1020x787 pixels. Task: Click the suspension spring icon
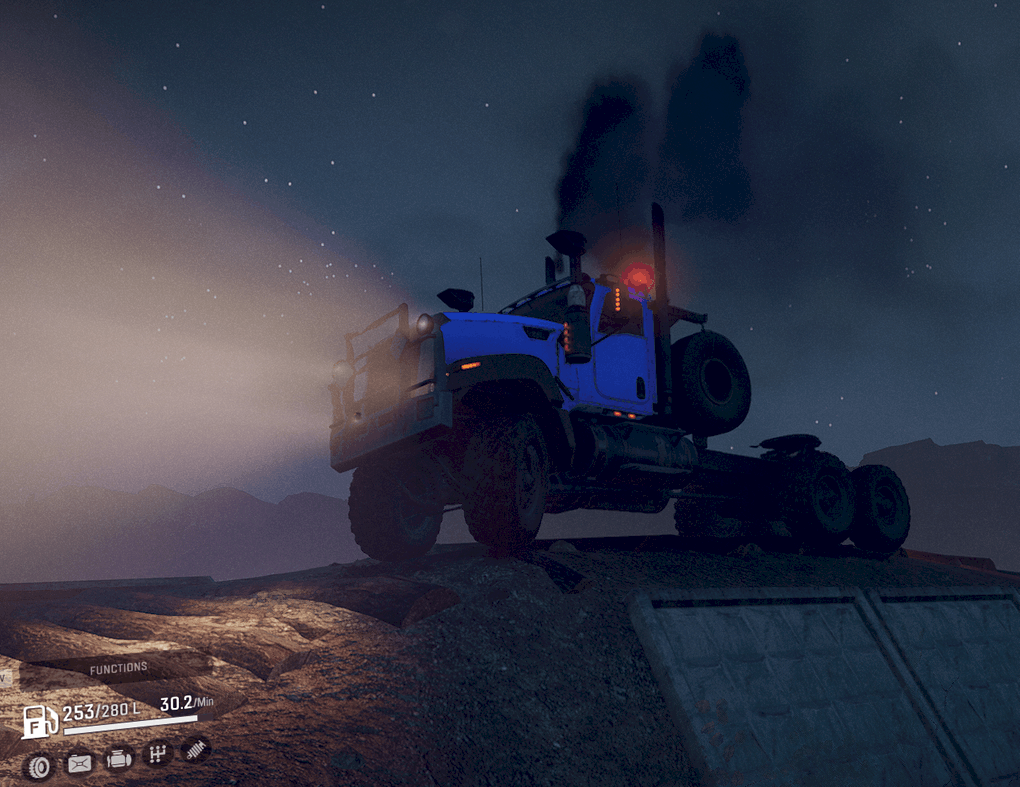coord(196,748)
